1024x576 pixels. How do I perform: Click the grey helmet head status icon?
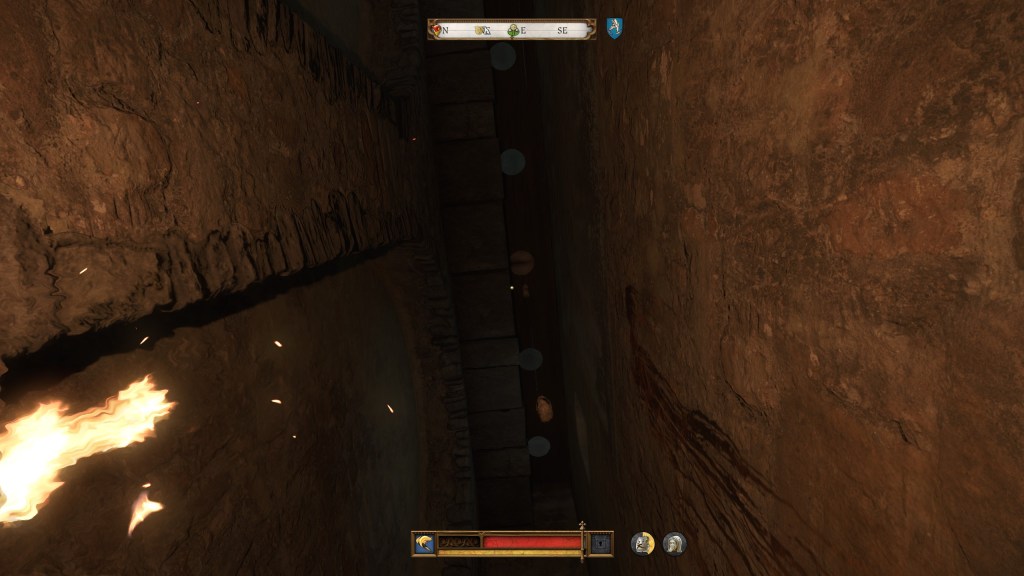[675, 543]
